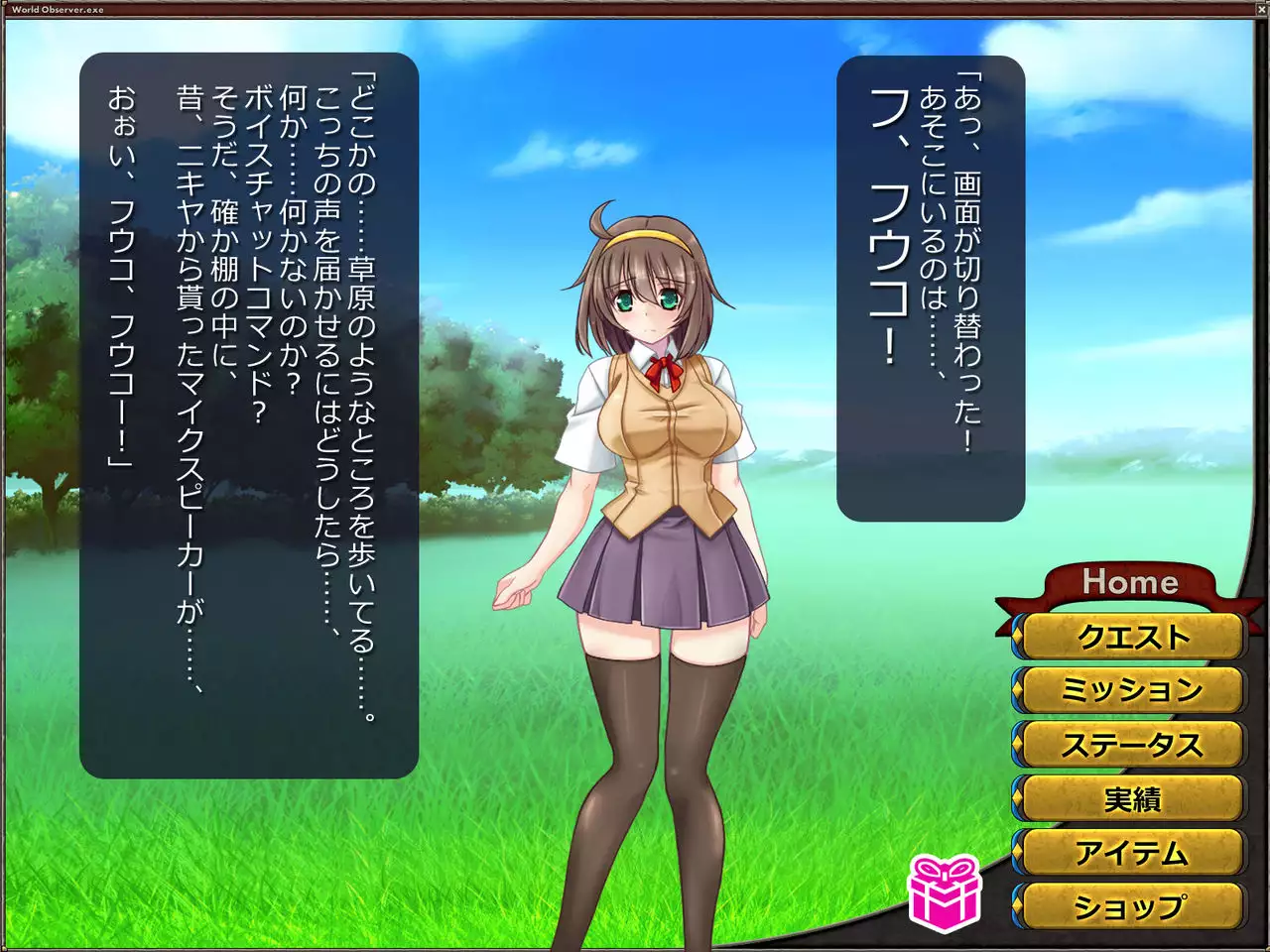The height and width of the screenshot is (952, 1270).
Task: Open the クエスト (Quest) menu
Action: [x=1131, y=637]
